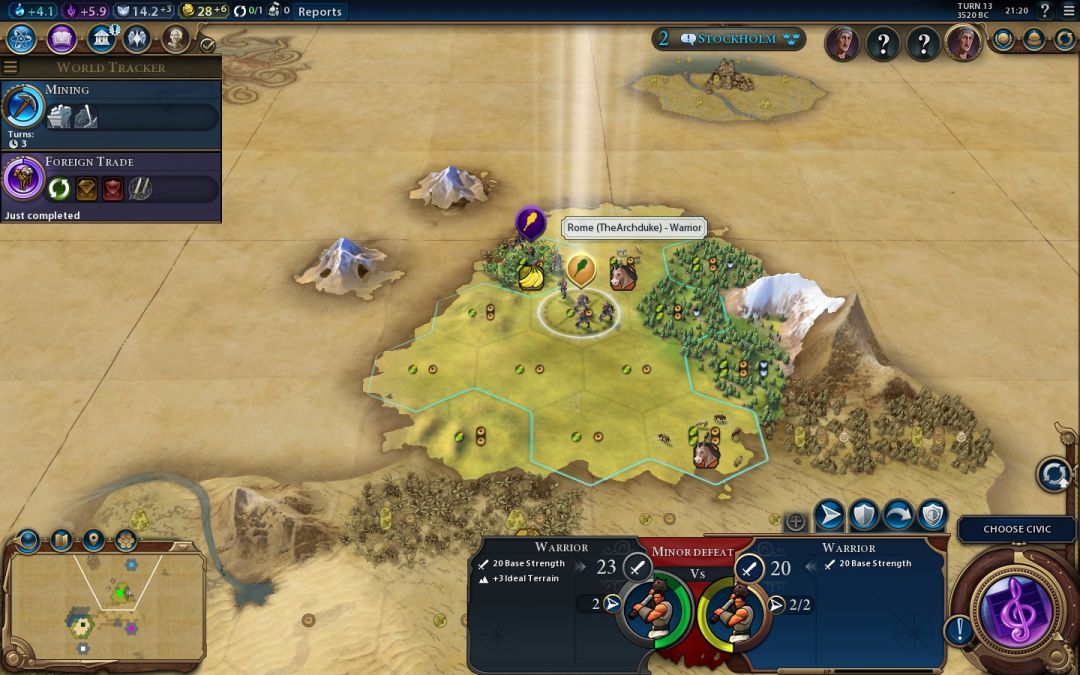Screen dimensions: 1080x675
Task: Click the skip turn arrow action
Action: [898, 515]
